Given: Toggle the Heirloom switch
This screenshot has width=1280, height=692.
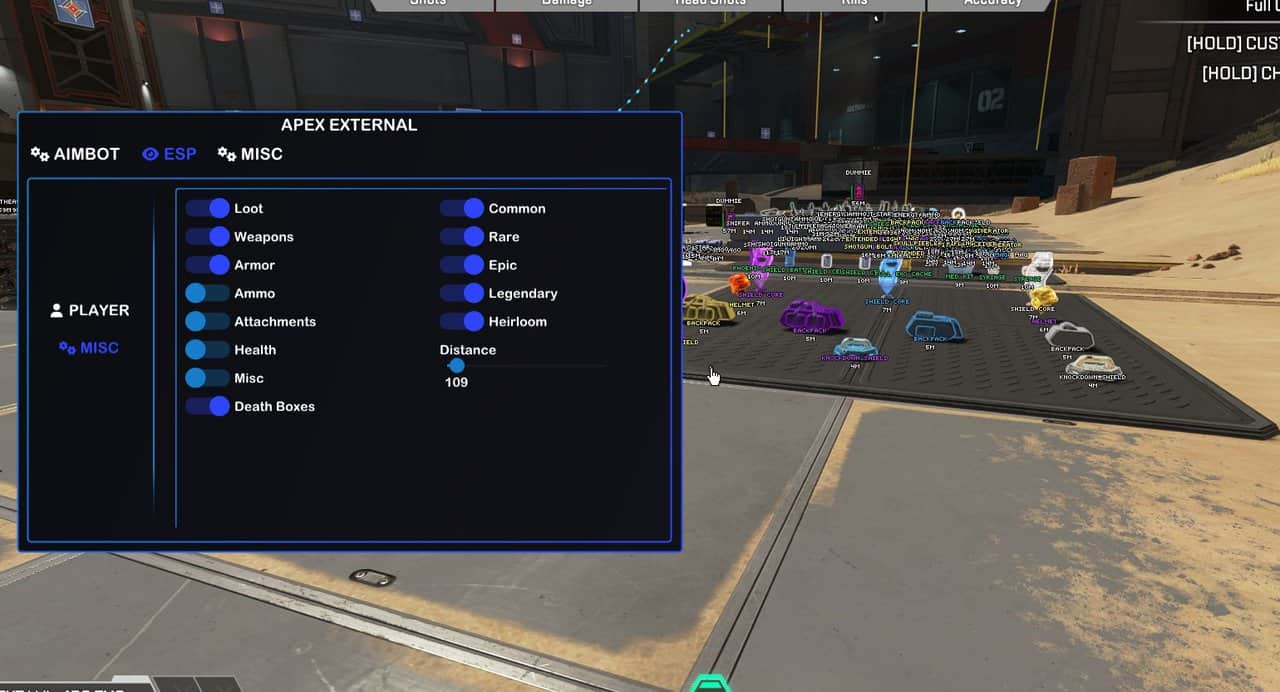Looking at the screenshot, I should 462,321.
